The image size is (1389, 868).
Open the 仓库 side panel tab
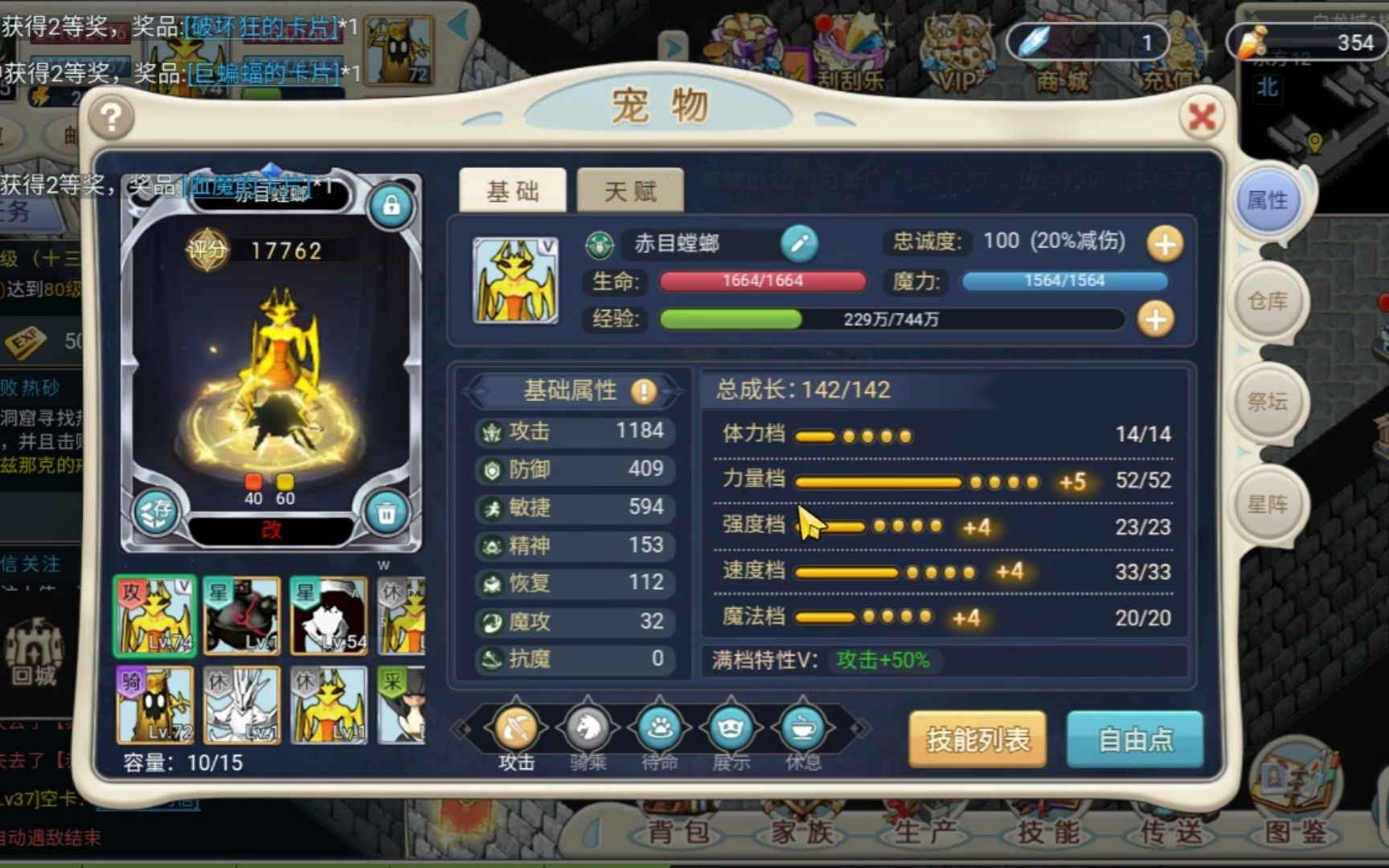(x=1268, y=303)
